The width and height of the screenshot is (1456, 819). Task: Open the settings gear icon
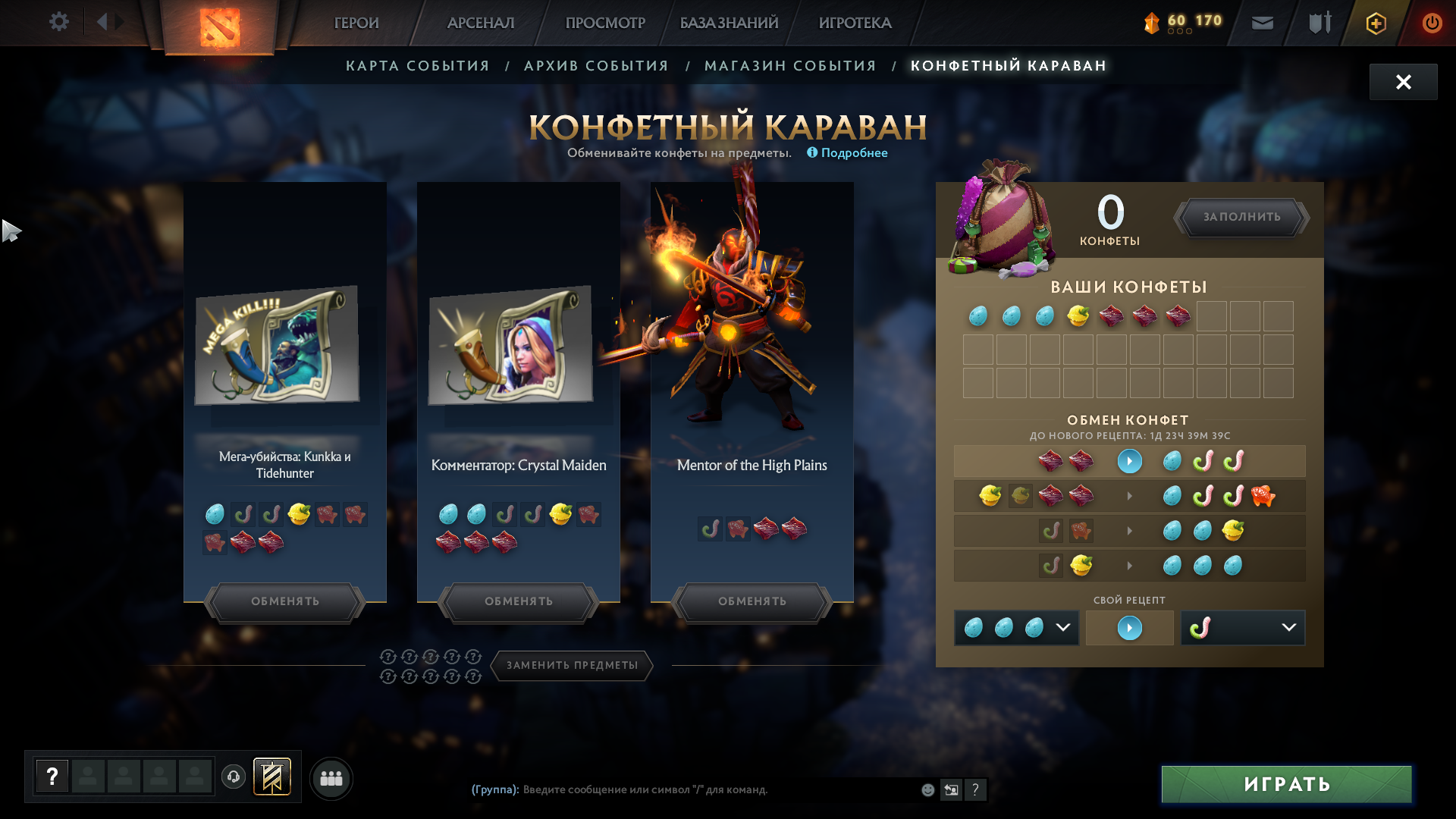[58, 22]
